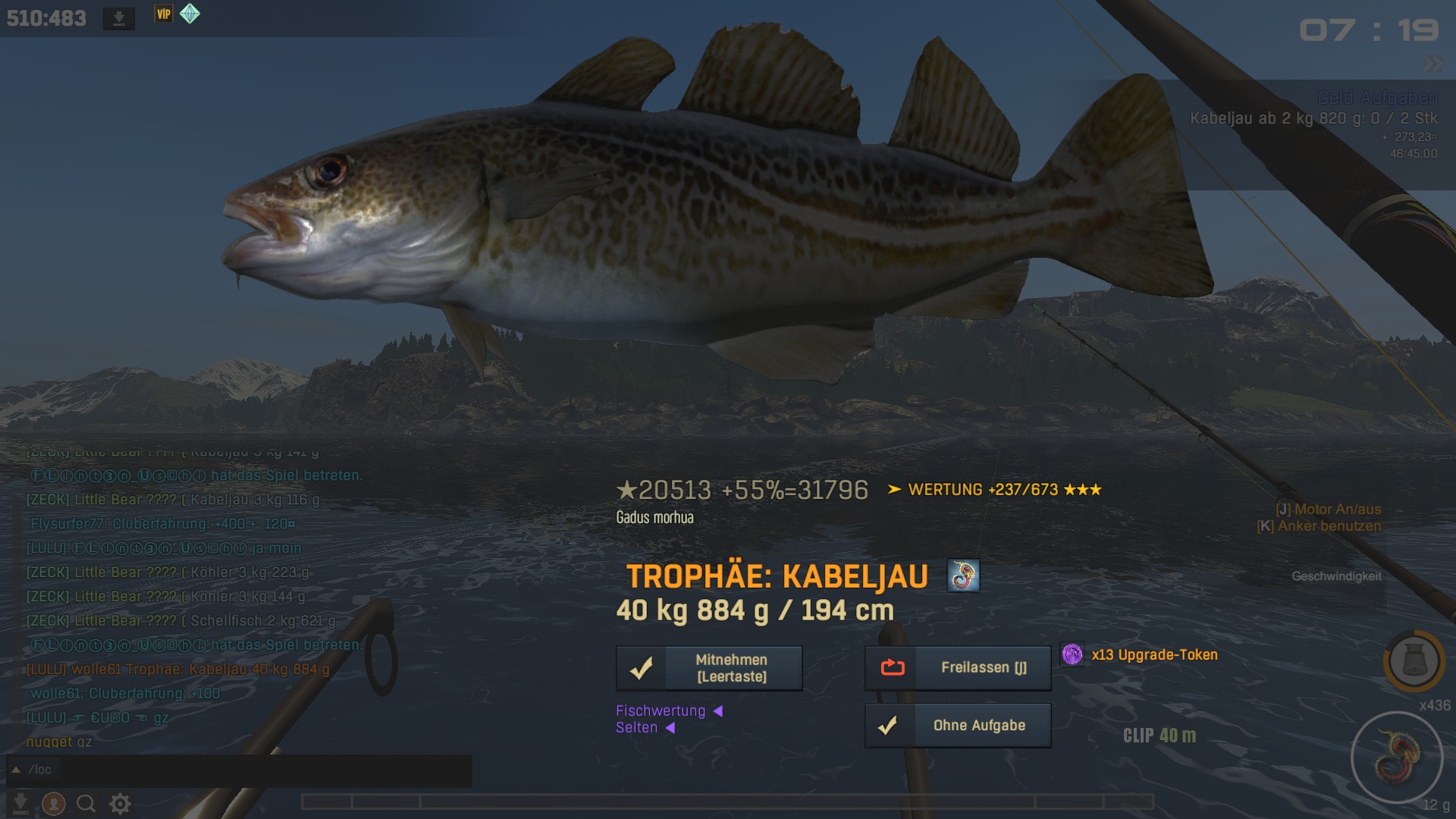Switch to the Aufgaben tab
The width and height of the screenshot is (1456, 819).
click(1399, 98)
